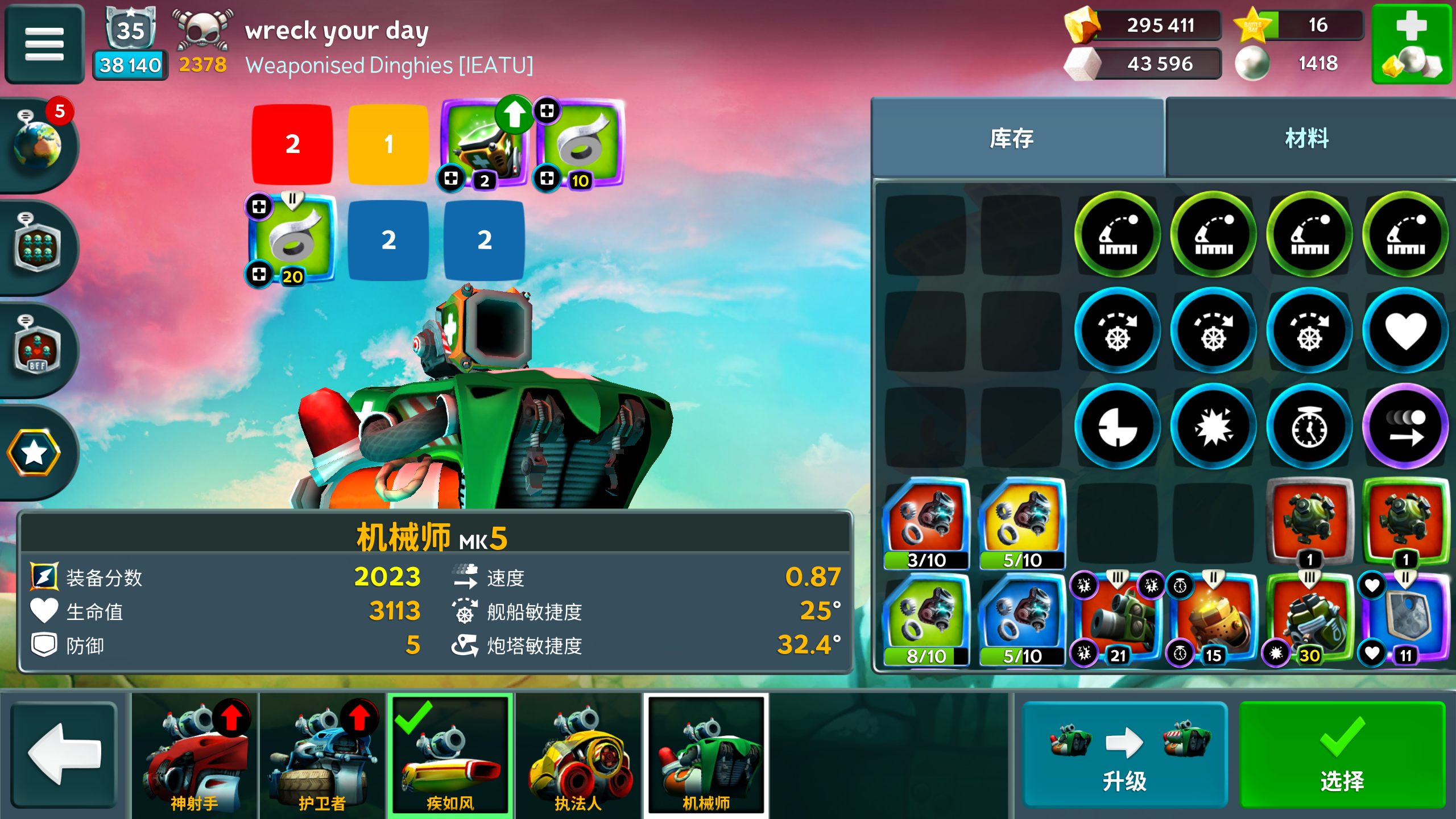Select the 疾如风 ship thumbnail
The height and width of the screenshot is (819, 1456).
coord(450,755)
